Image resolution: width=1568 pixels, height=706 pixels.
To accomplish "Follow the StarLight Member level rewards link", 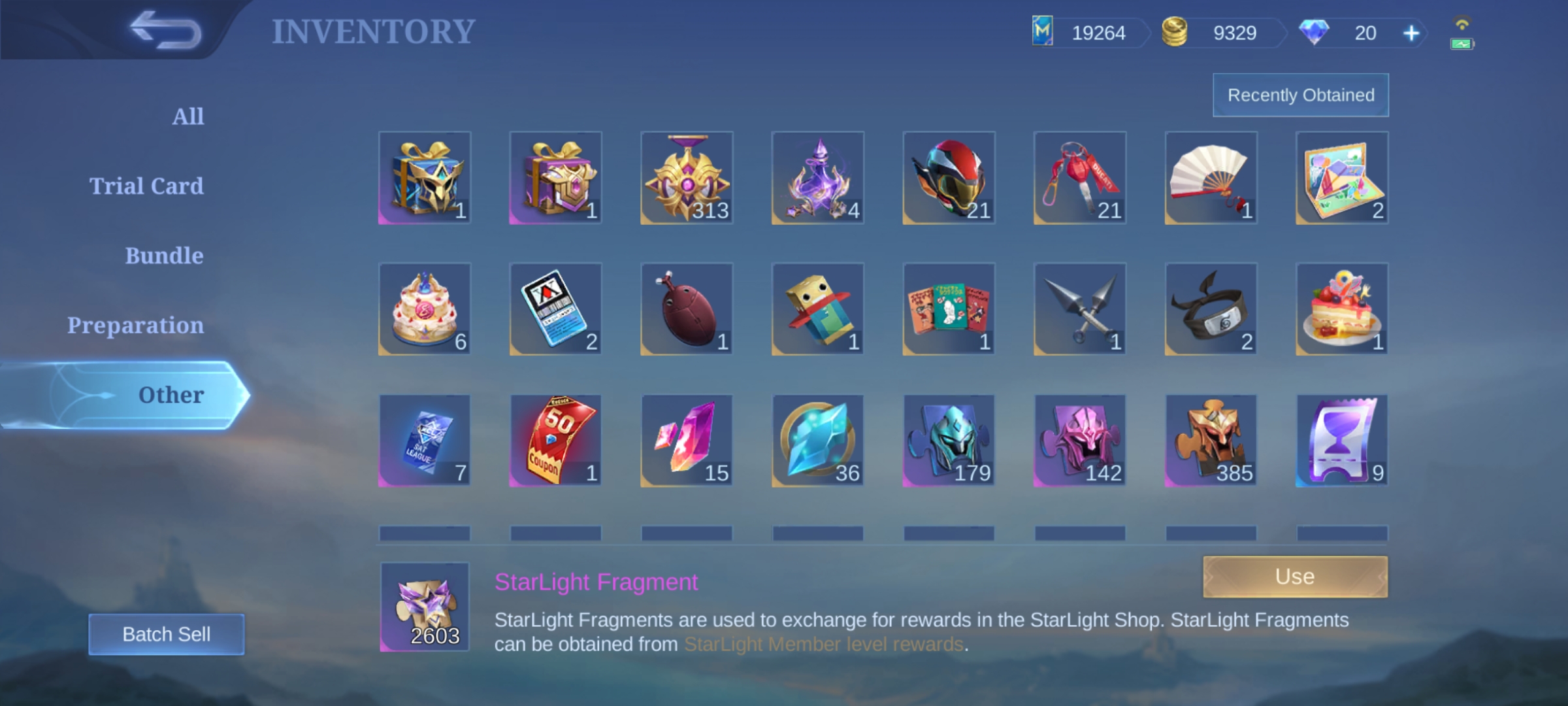I will click(823, 645).
